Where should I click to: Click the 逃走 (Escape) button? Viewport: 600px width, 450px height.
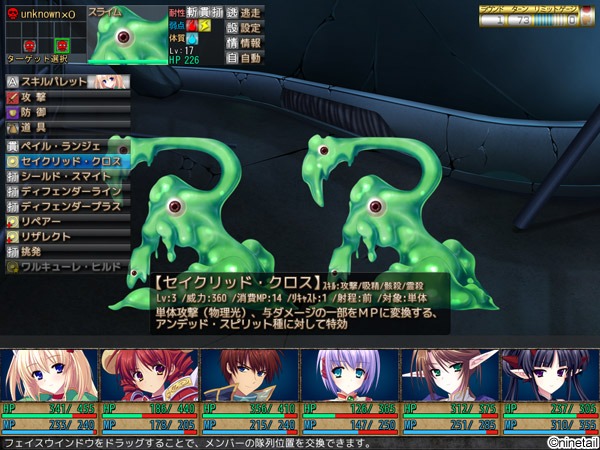(245, 11)
